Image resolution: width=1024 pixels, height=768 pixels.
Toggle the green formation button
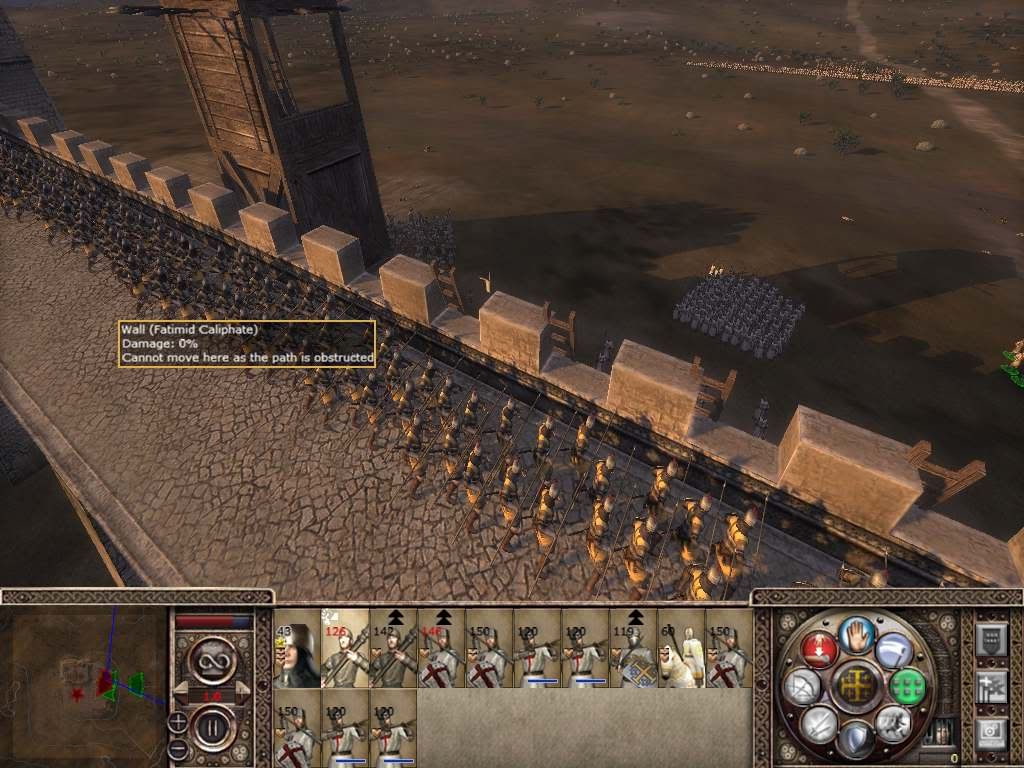click(907, 686)
